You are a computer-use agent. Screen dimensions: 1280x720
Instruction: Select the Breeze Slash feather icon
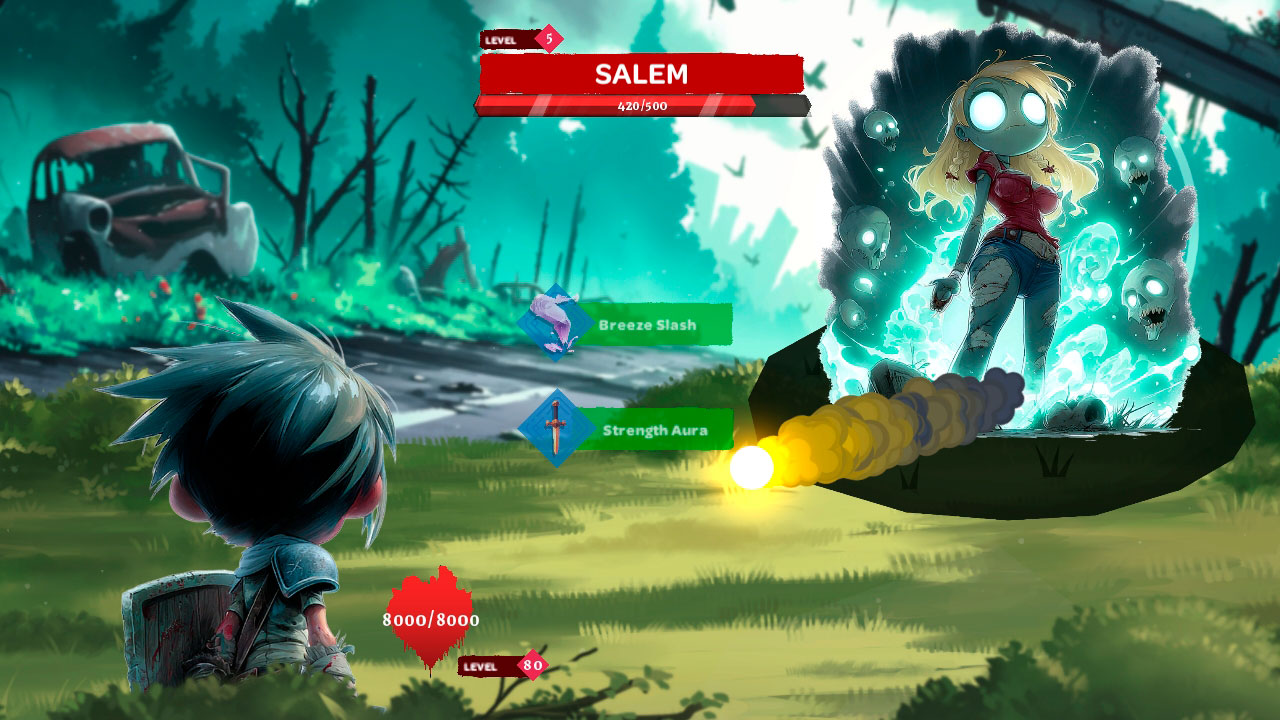tap(553, 324)
